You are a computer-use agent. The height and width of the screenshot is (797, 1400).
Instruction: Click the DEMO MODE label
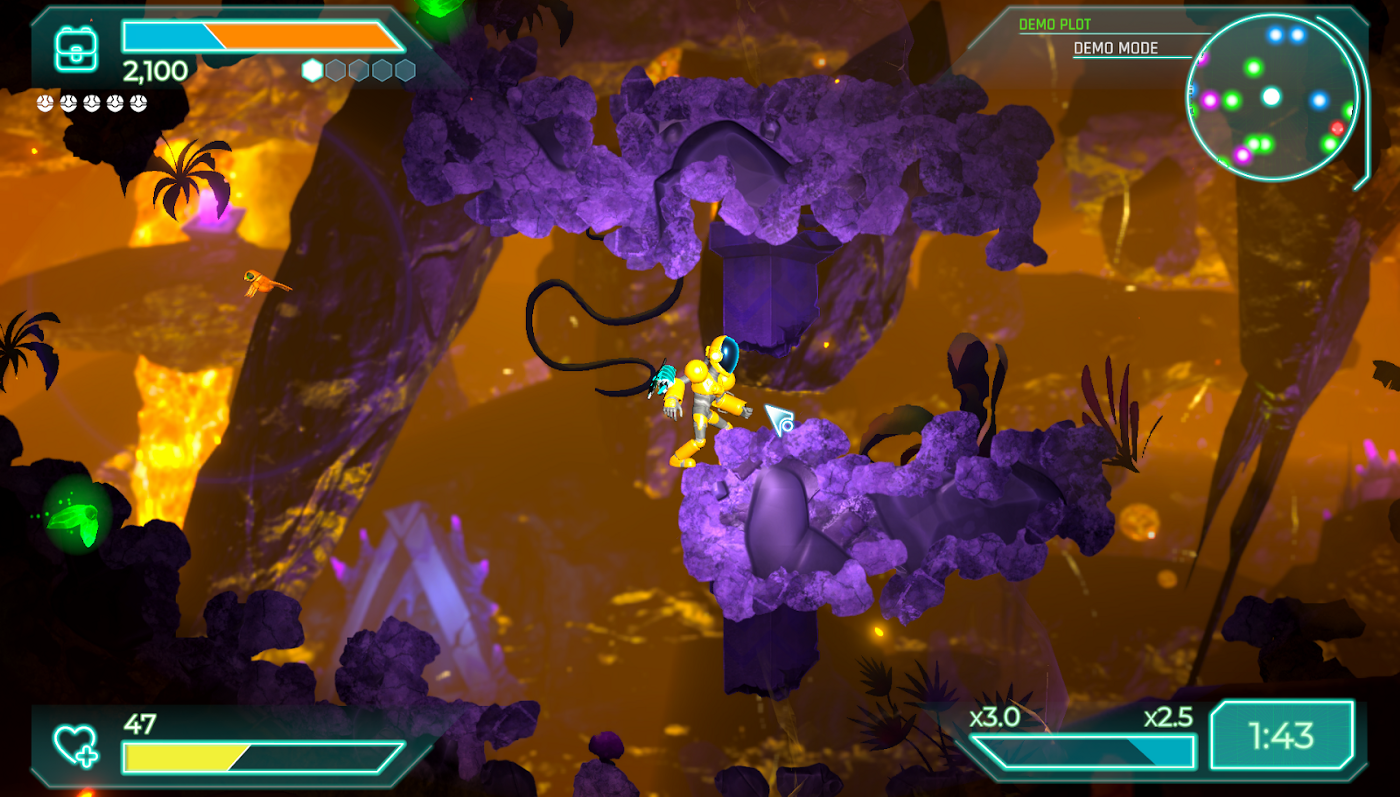click(1115, 48)
